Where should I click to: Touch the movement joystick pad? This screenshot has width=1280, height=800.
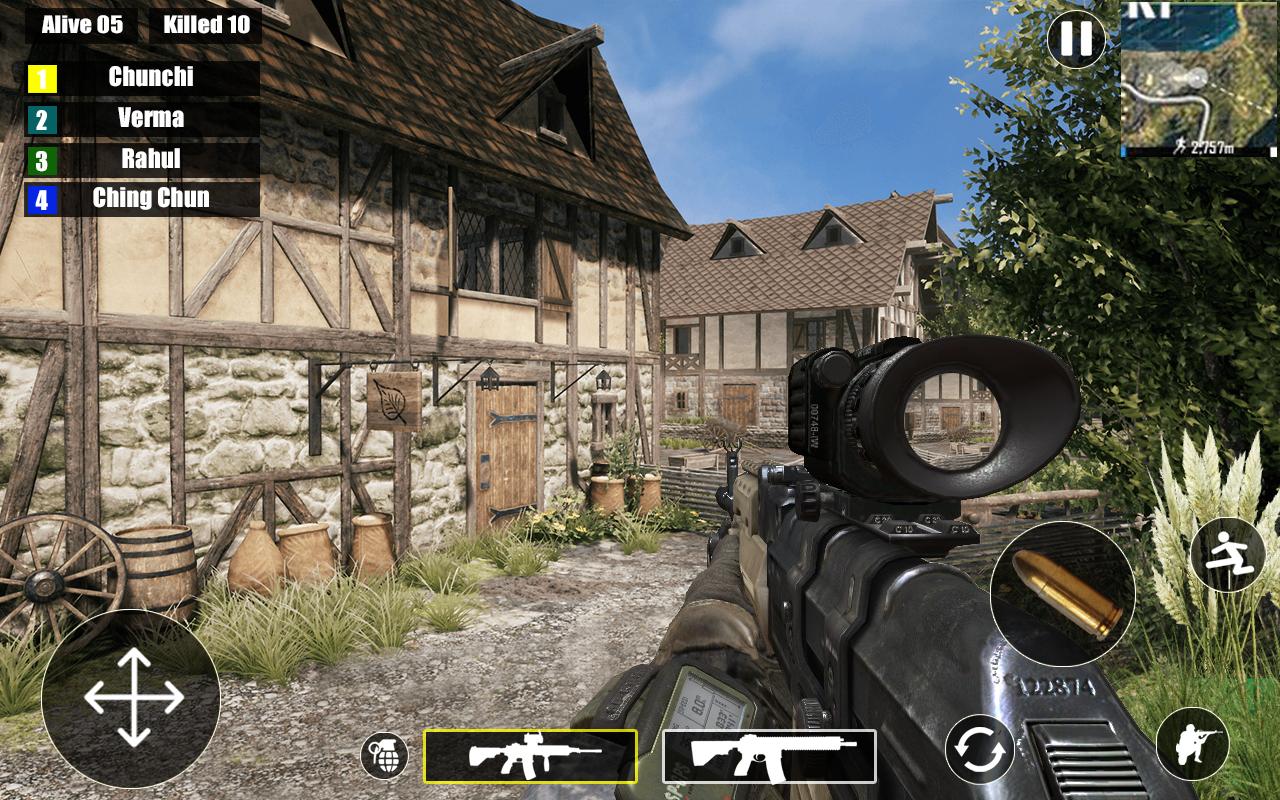(131, 697)
